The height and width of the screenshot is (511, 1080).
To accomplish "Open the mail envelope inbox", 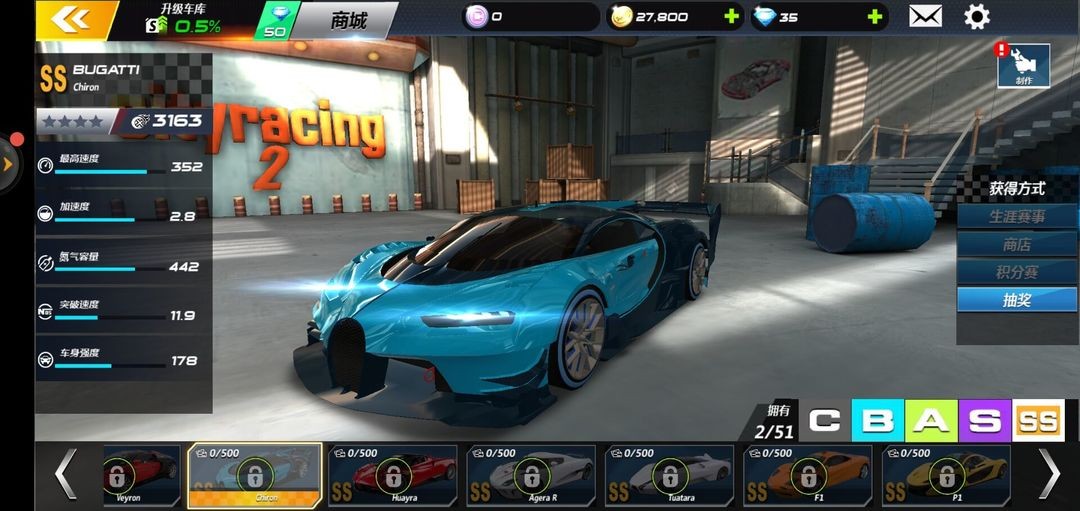I will [x=925, y=16].
